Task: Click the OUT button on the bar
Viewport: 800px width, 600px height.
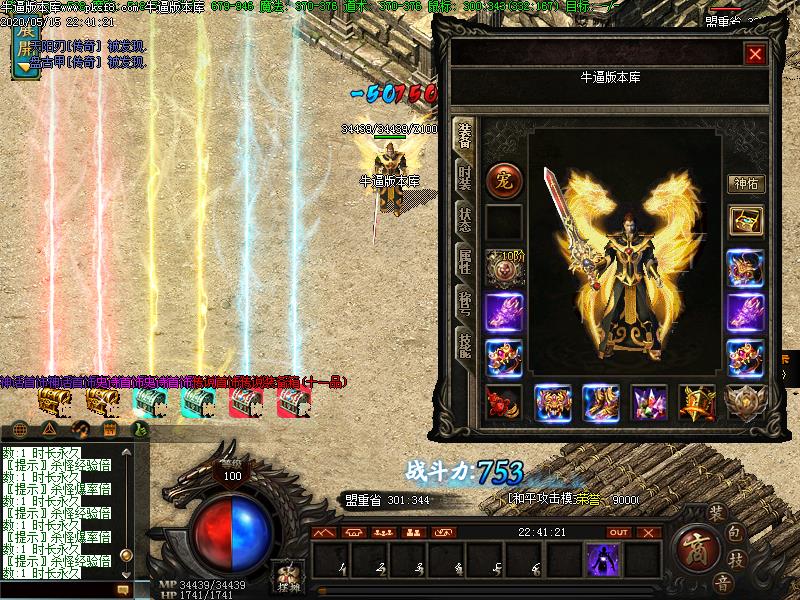Action: tap(619, 532)
